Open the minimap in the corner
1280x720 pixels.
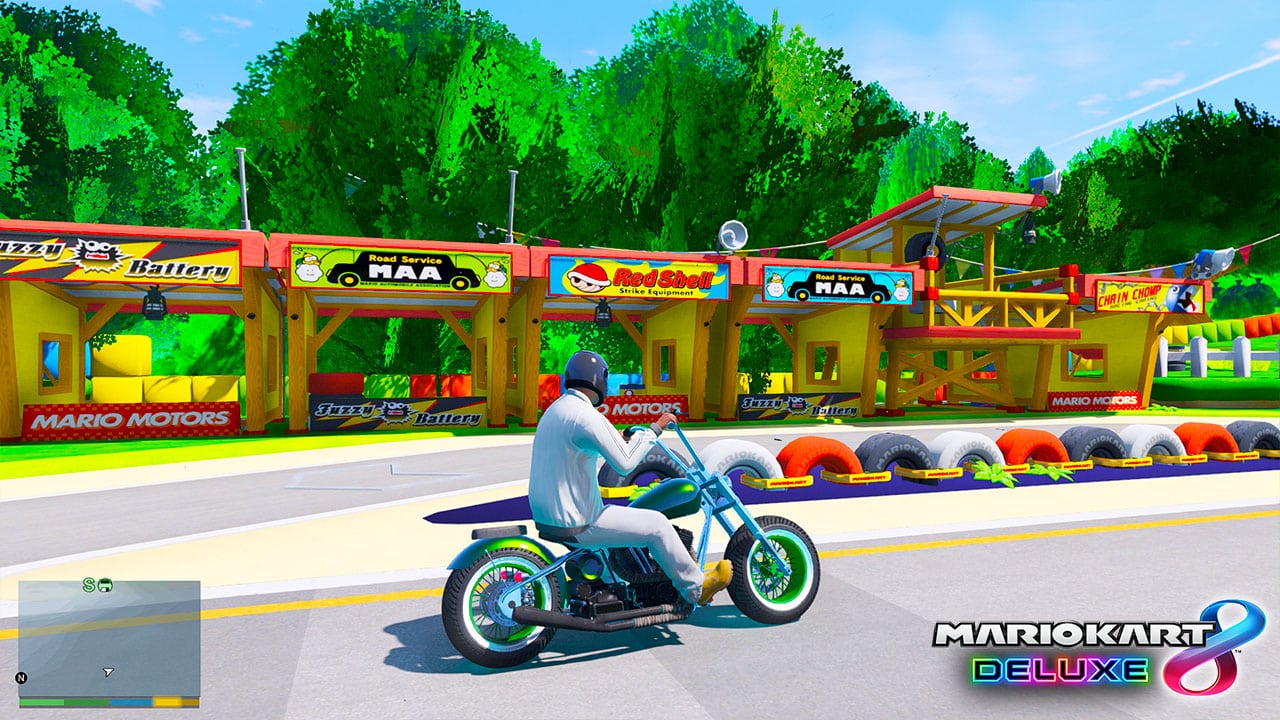(x=109, y=639)
